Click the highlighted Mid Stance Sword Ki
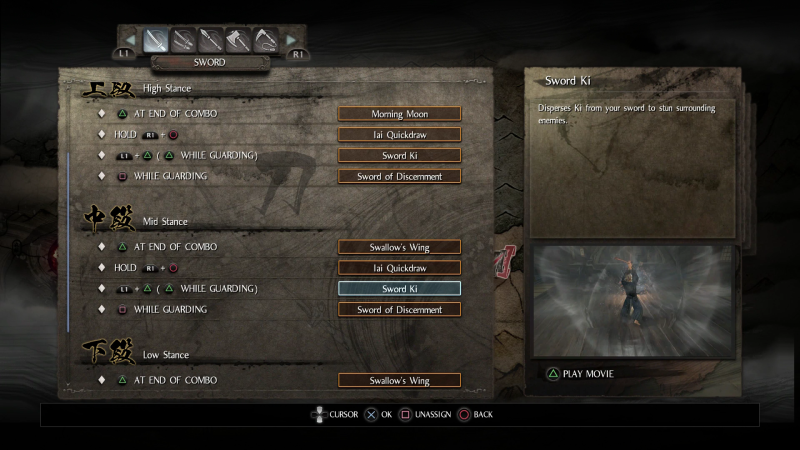800x450 pixels. pos(400,289)
